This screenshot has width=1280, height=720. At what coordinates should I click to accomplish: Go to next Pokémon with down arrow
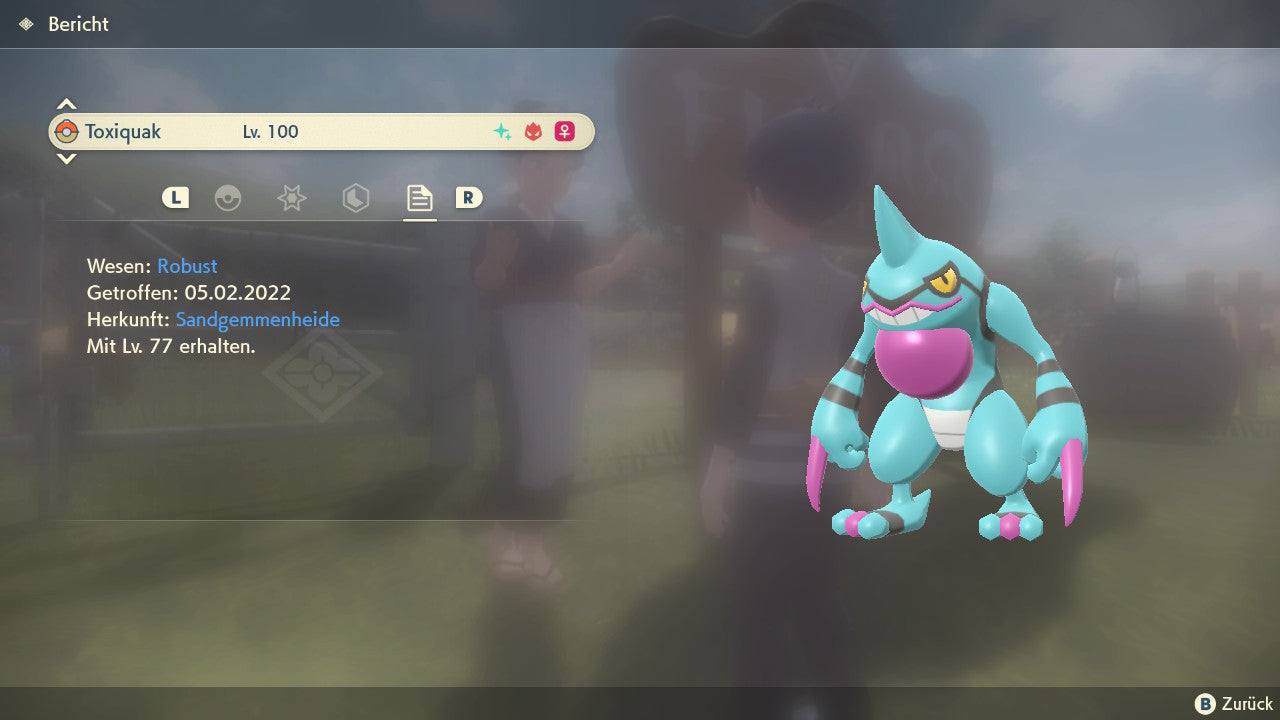(x=66, y=158)
